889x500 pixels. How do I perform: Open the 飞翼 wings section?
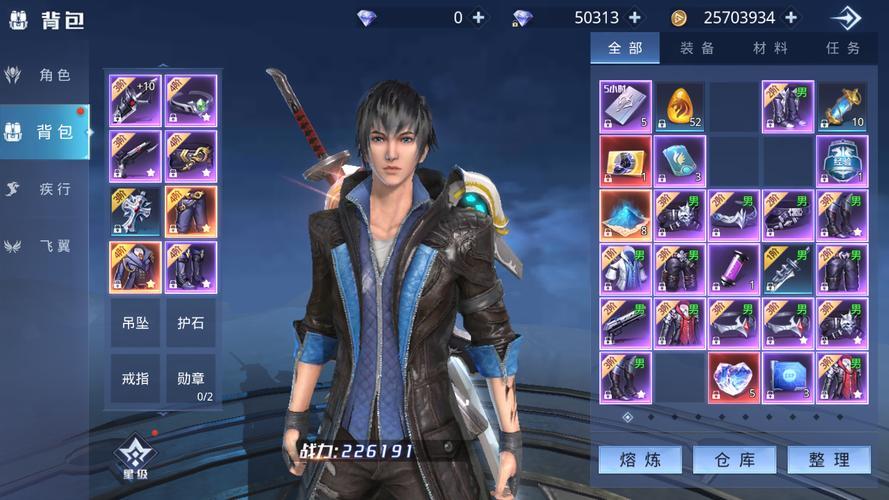pos(45,246)
